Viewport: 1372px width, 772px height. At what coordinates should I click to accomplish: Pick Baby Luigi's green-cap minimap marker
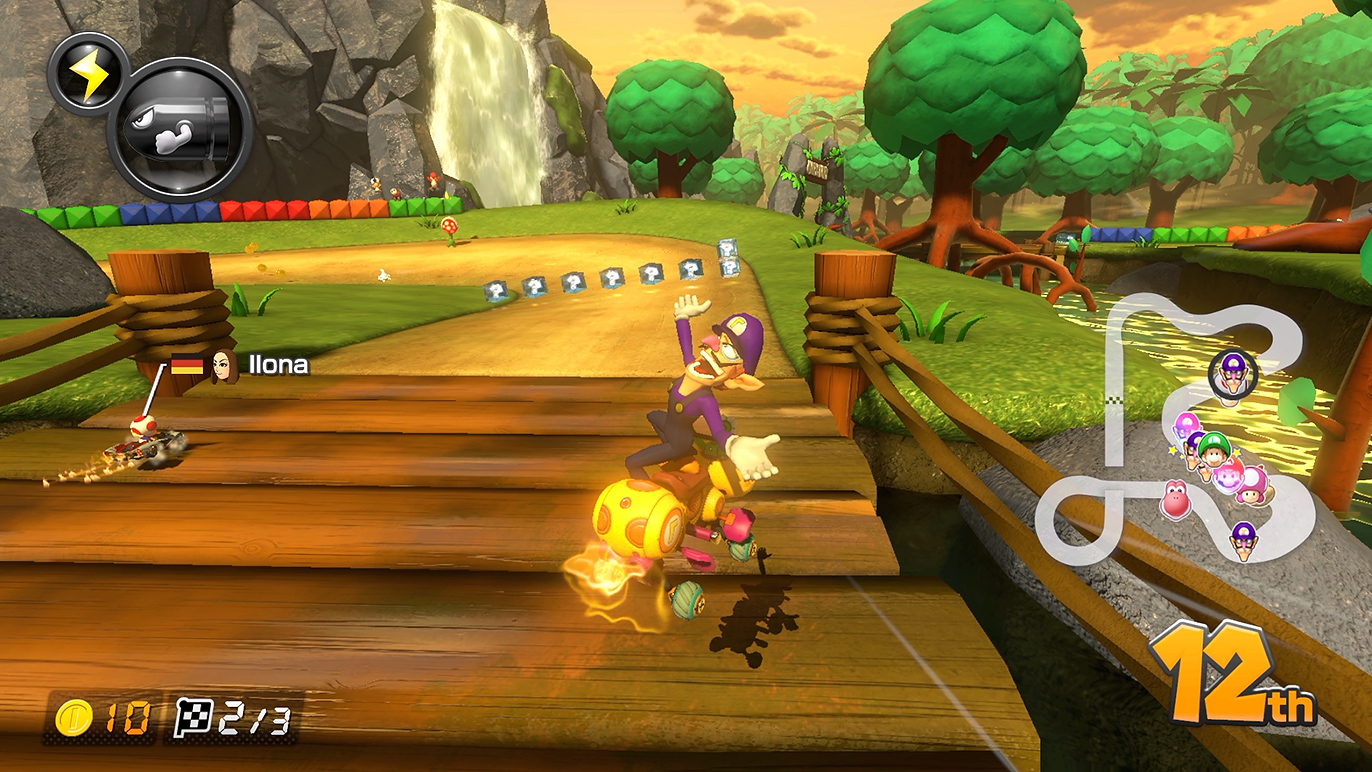[1213, 449]
